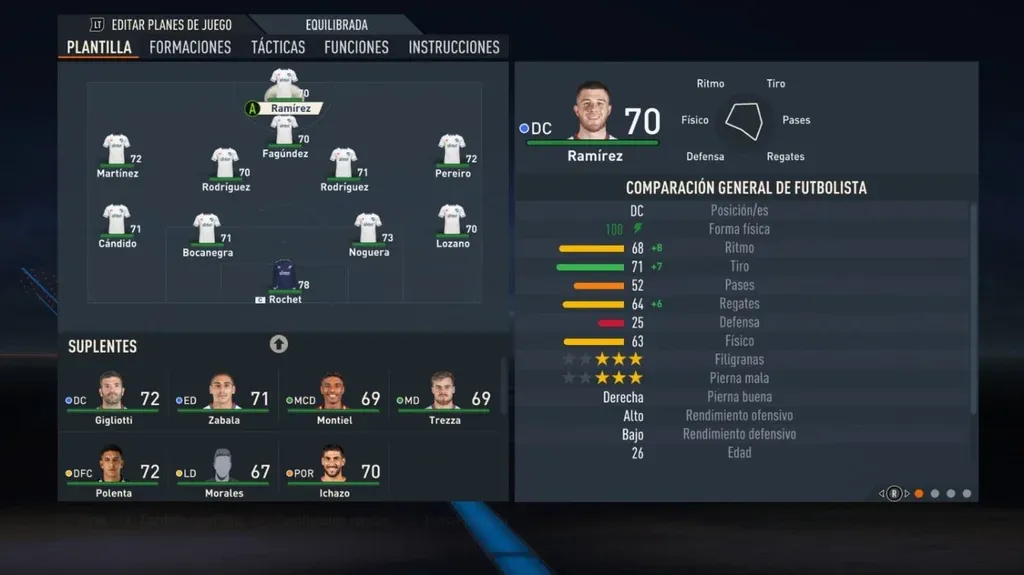Viewport: 1024px width, 575px height.
Task: Select the Plantilla tab
Action: tap(99, 47)
